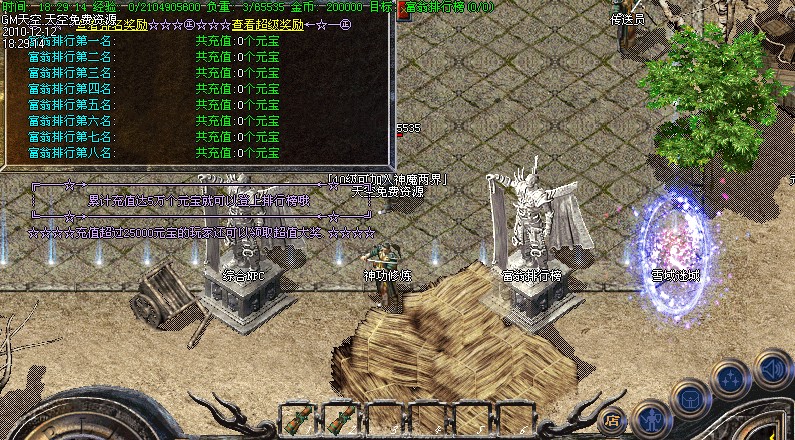Toggle sound with the speaker button
This screenshot has height=440, width=795.
pos(769,366)
